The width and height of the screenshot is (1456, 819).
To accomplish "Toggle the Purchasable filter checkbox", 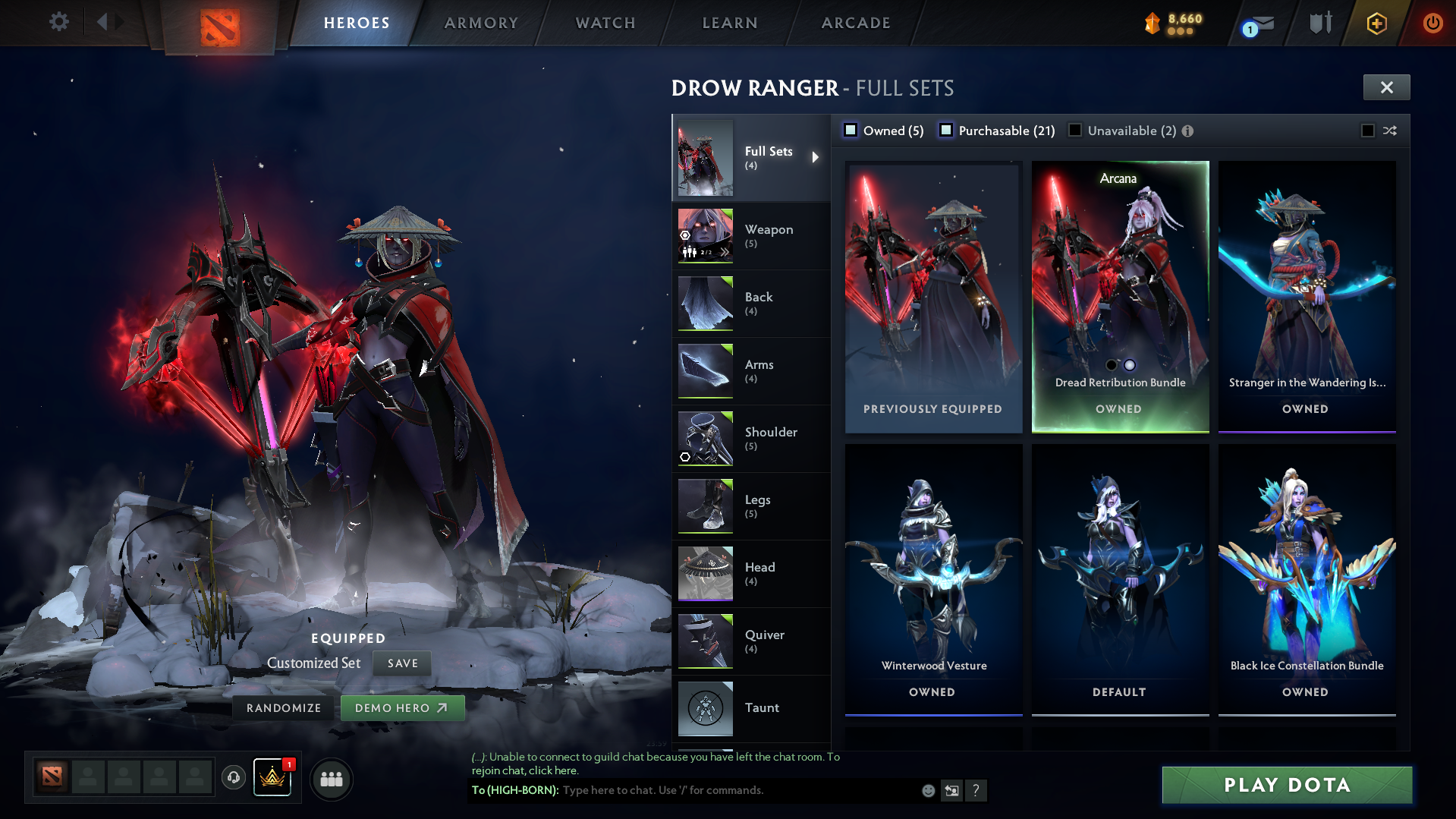I will pos(946,131).
